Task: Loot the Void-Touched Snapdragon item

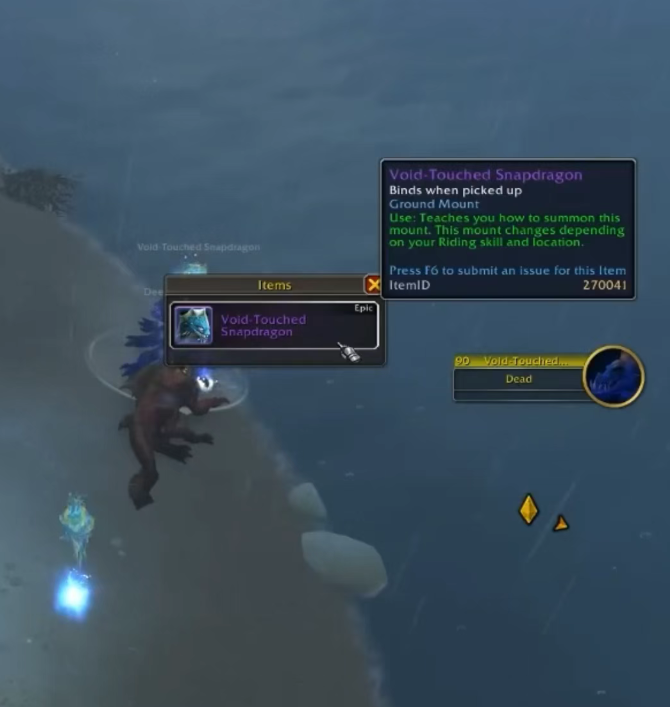Action: [273, 326]
